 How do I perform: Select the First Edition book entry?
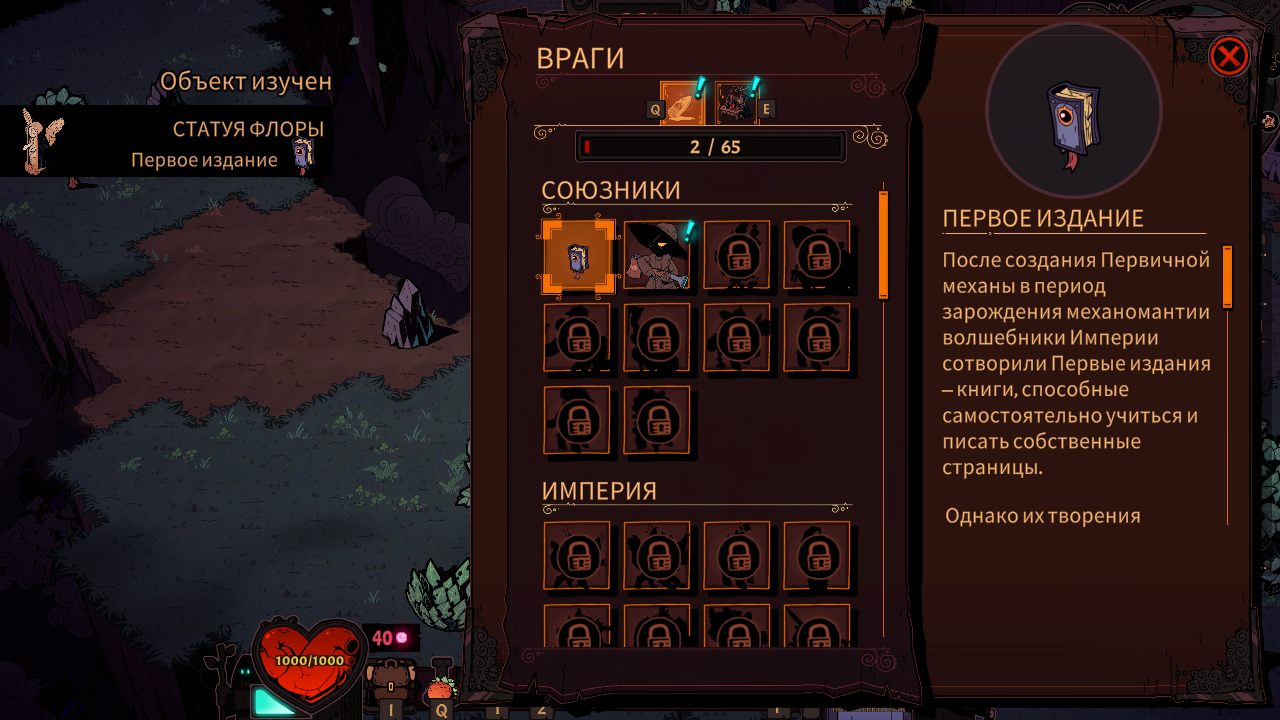coord(577,256)
